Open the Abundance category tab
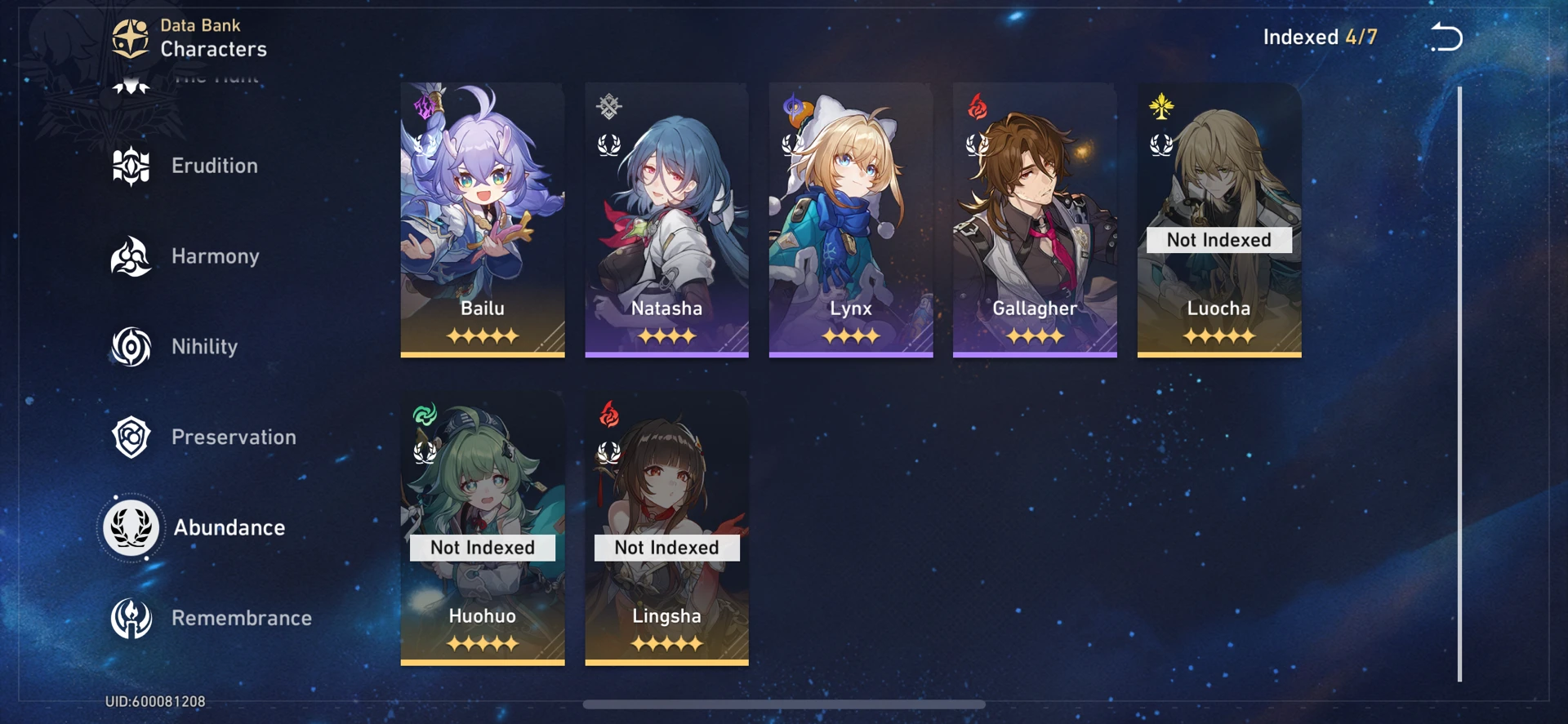Image resolution: width=1568 pixels, height=724 pixels. (229, 527)
